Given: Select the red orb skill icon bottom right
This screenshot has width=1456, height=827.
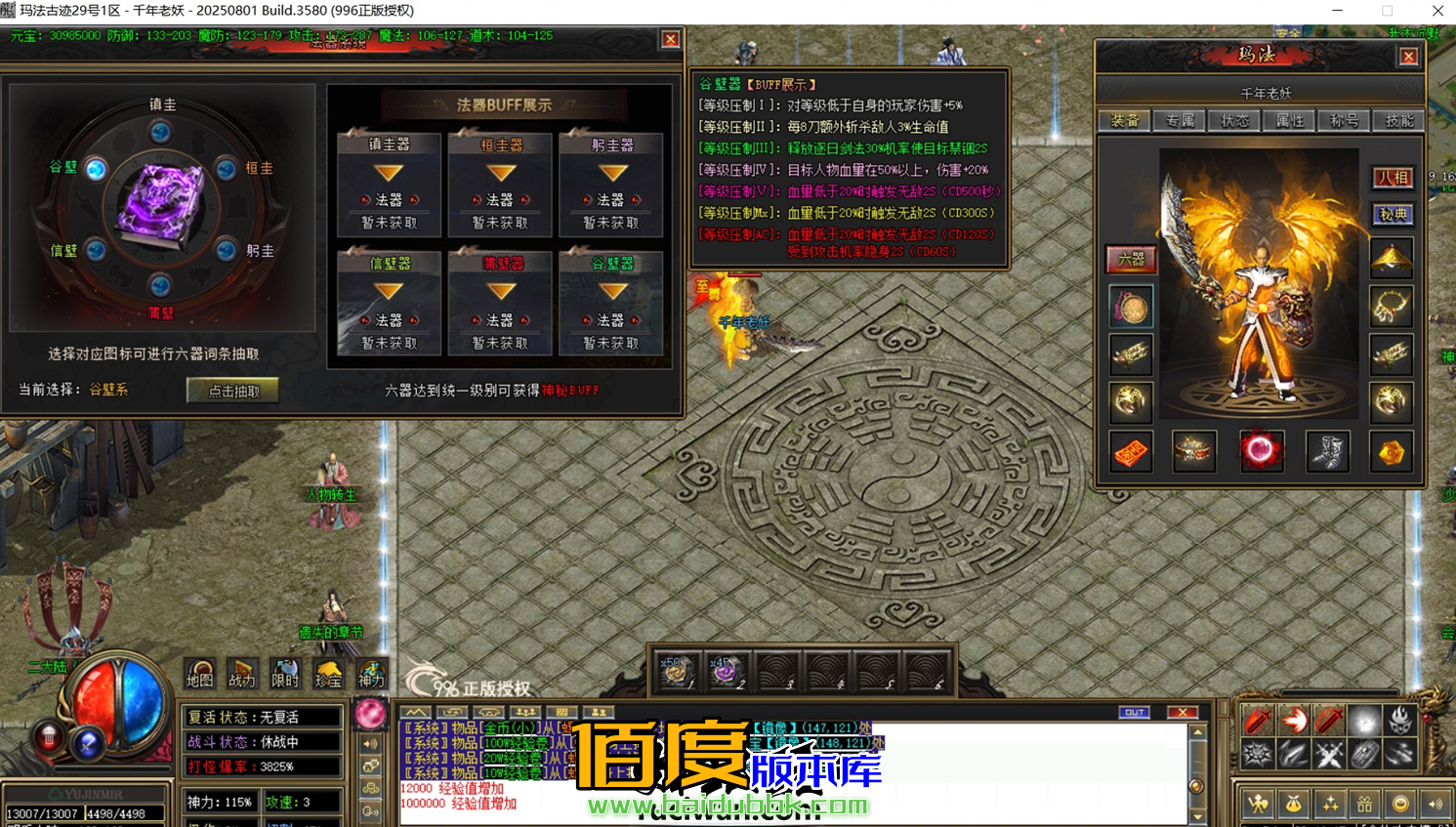Looking at the screenshot, I should point(1262,451).
